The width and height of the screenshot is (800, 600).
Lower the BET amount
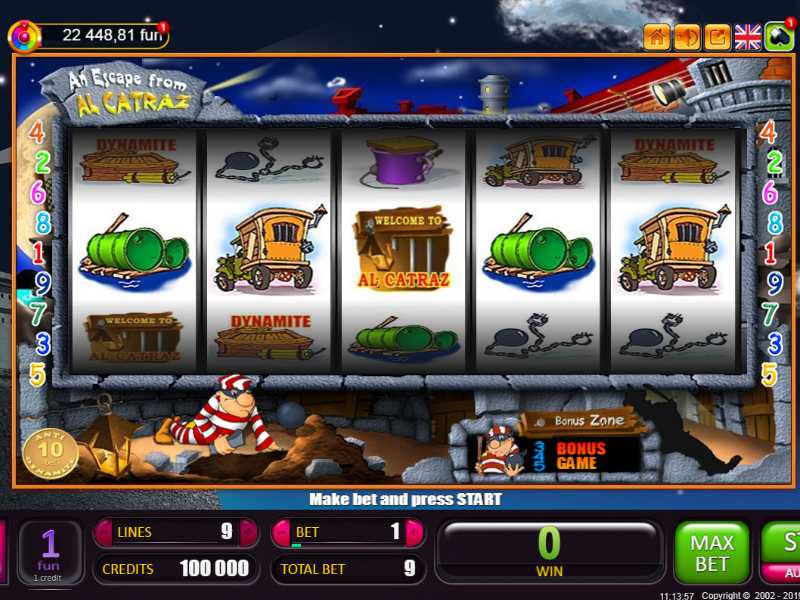coord(282,533)
